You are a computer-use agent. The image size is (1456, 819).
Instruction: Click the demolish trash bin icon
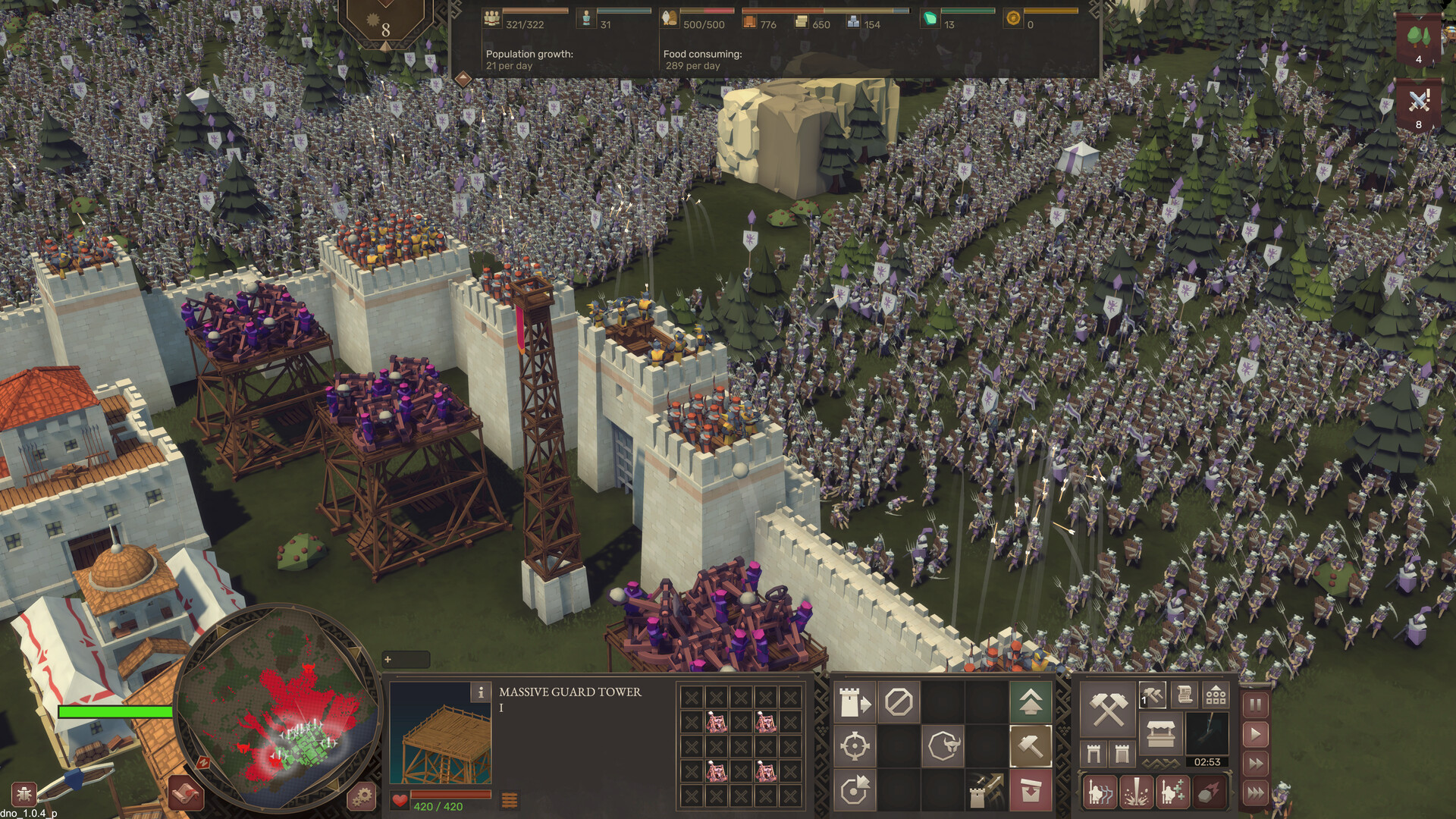tap(1031, 790)
